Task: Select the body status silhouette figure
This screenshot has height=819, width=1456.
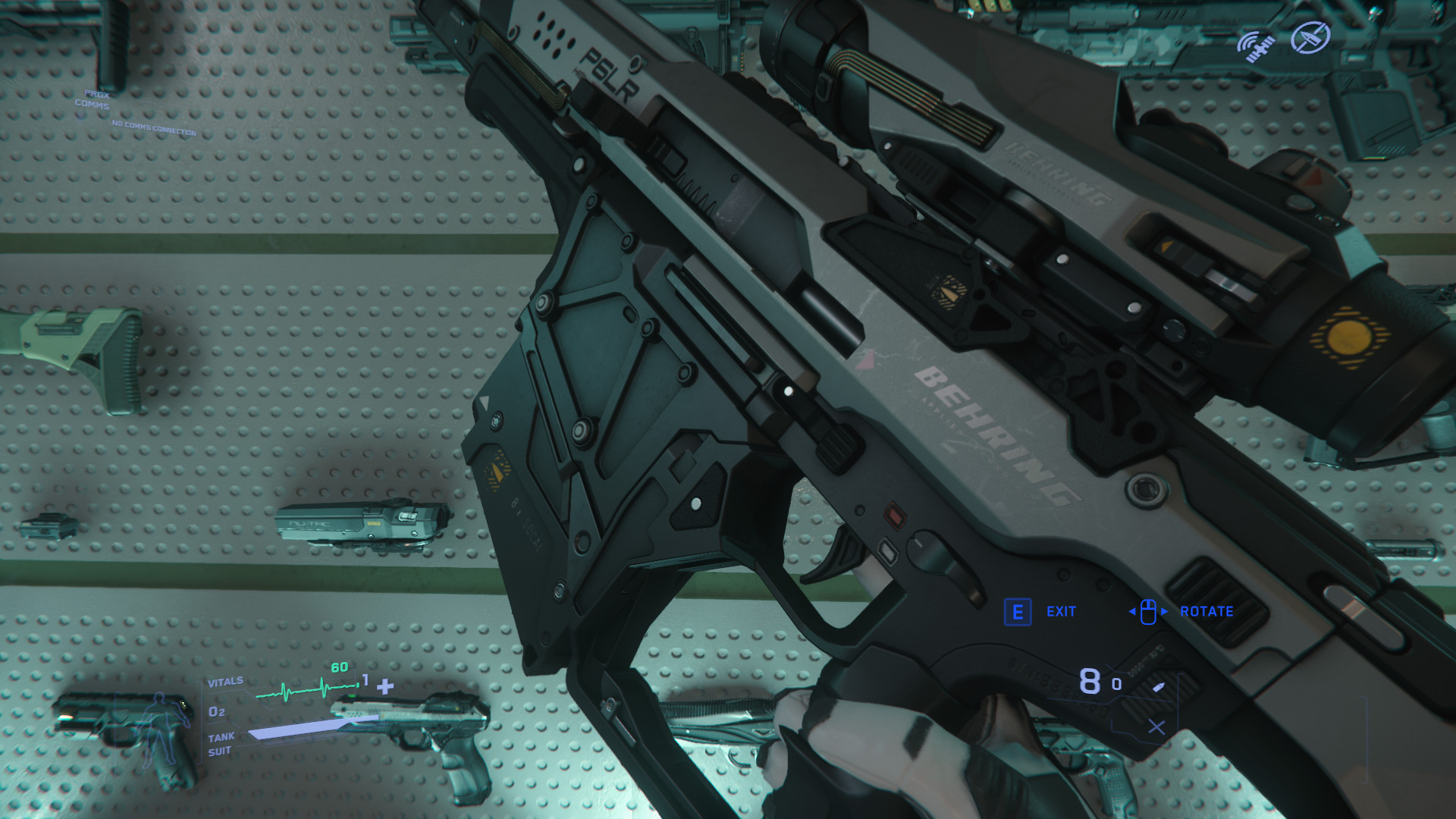Action: pyautogui.click(x=162, y=726)
